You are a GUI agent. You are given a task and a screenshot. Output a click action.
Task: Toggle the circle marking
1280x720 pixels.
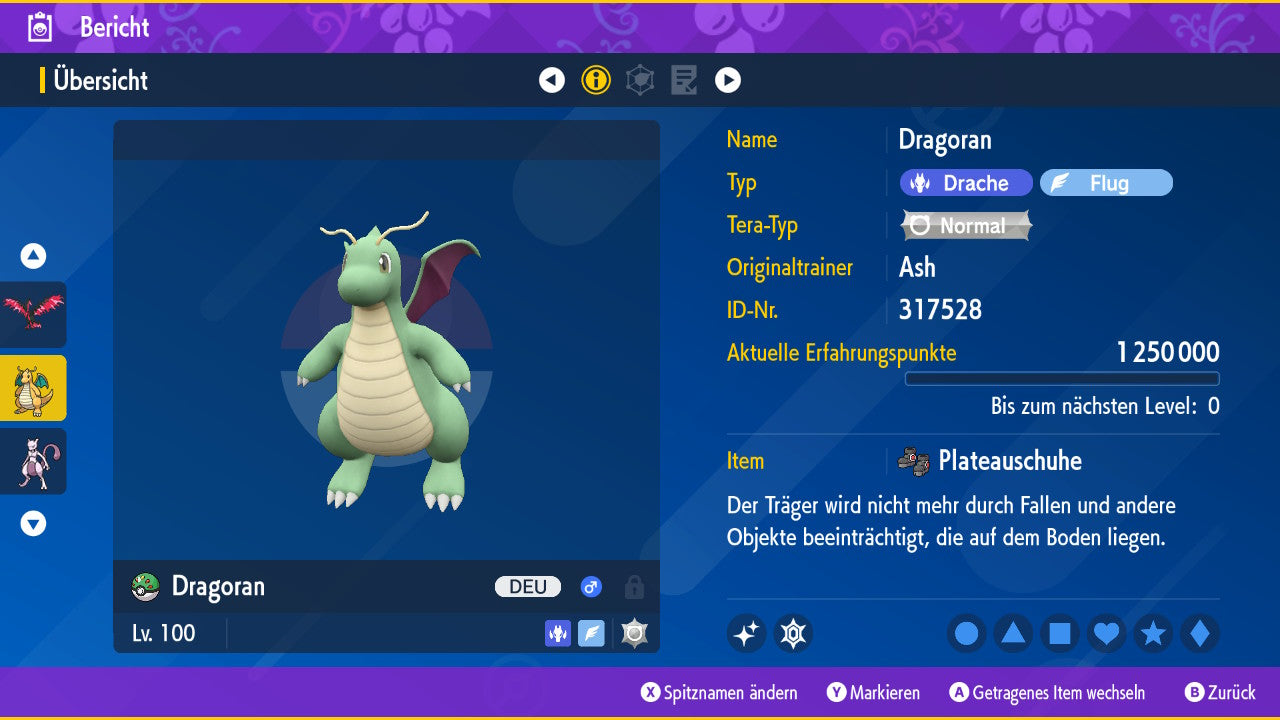pos(966,634)
